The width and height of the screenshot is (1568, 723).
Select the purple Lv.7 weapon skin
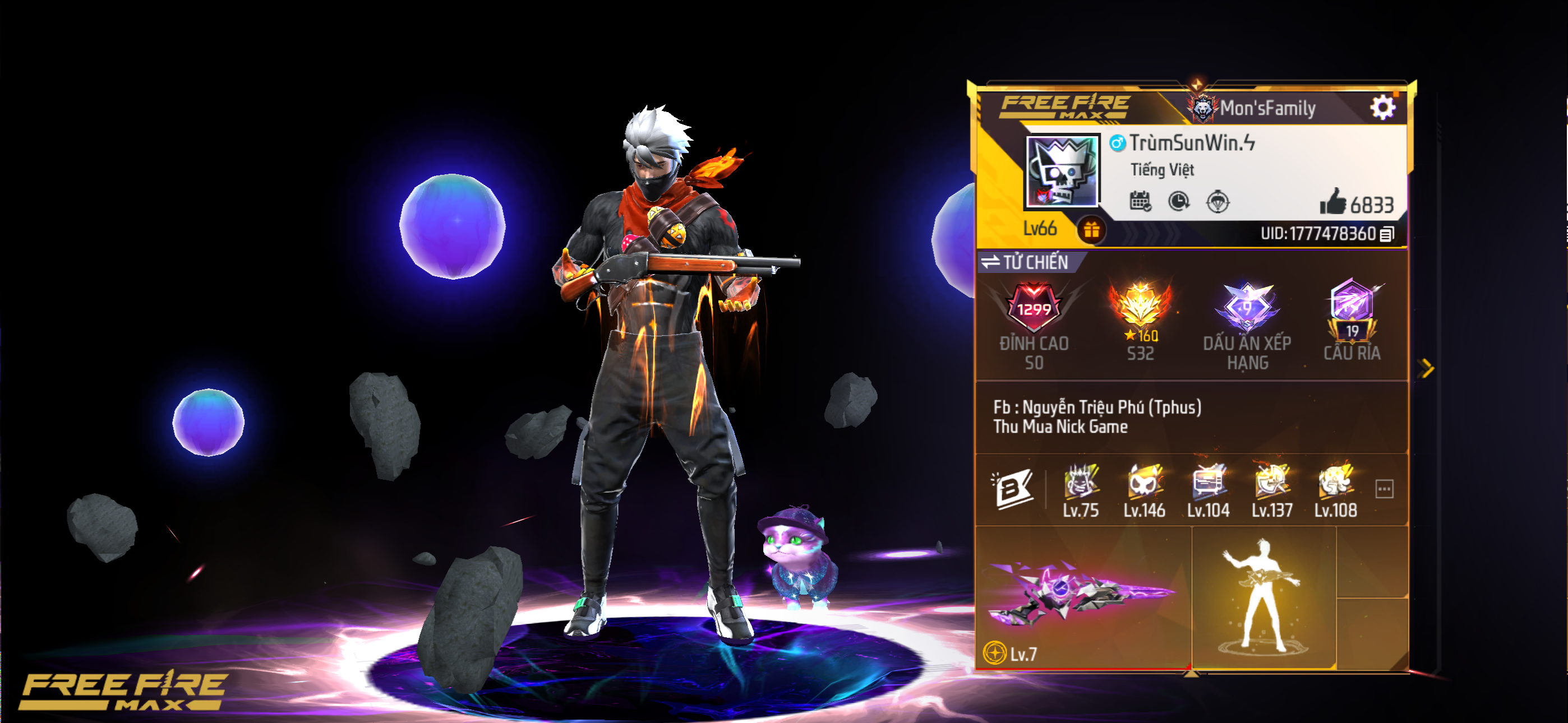(x=1081, y=595)
